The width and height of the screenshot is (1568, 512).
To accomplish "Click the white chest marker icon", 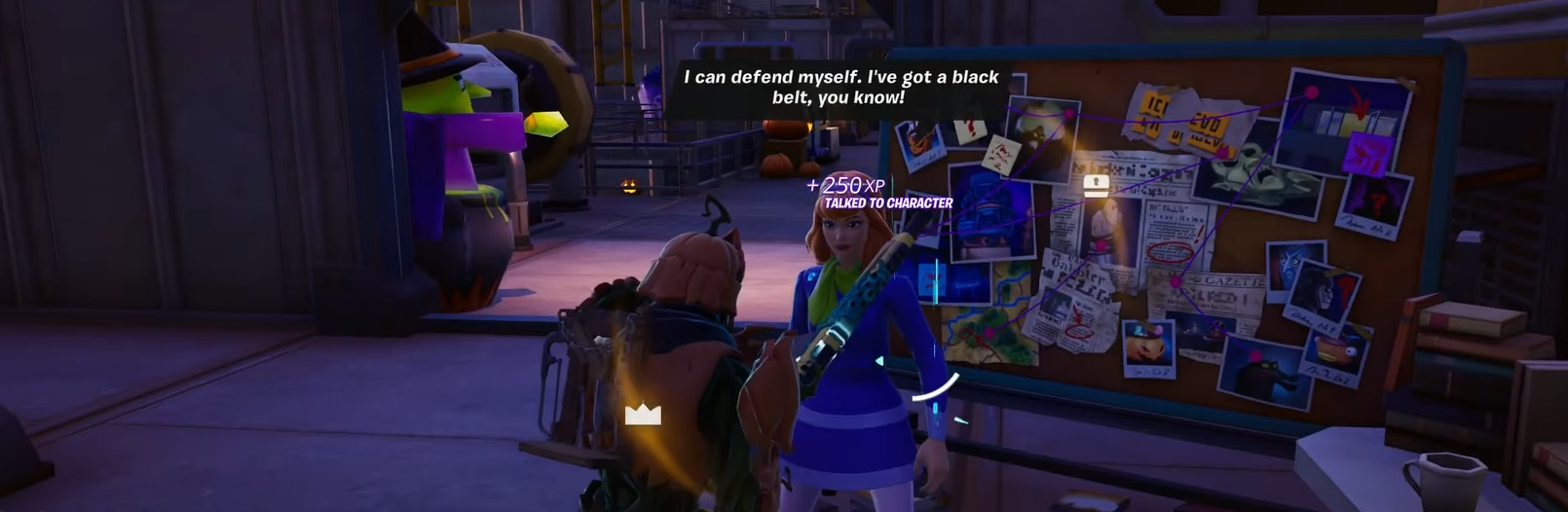I will coord(1097,186).
